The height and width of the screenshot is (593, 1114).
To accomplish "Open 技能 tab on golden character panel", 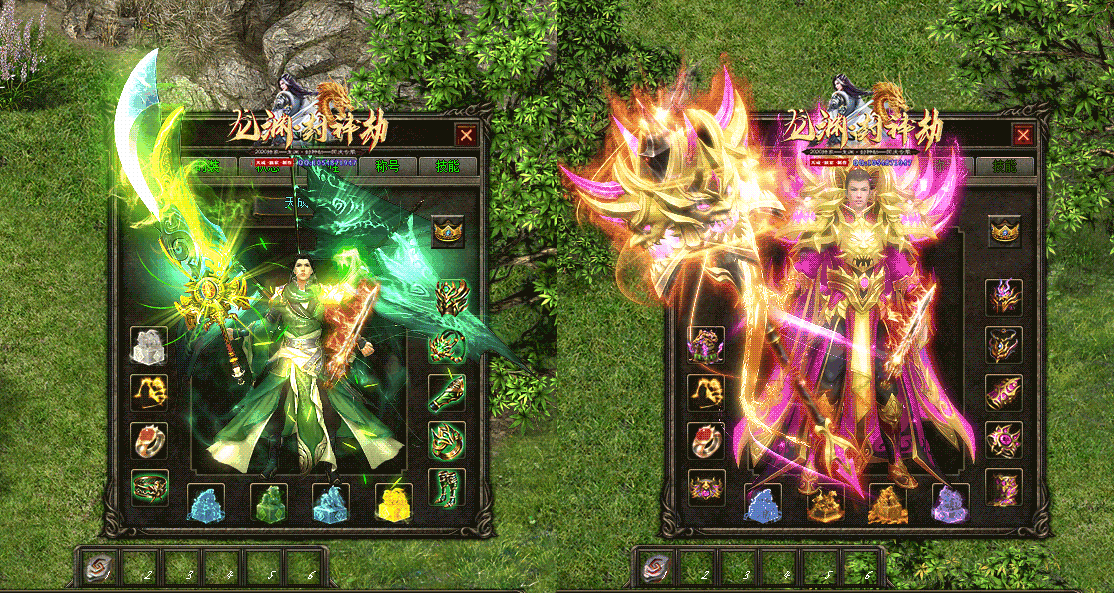I will pos(1005,166).
